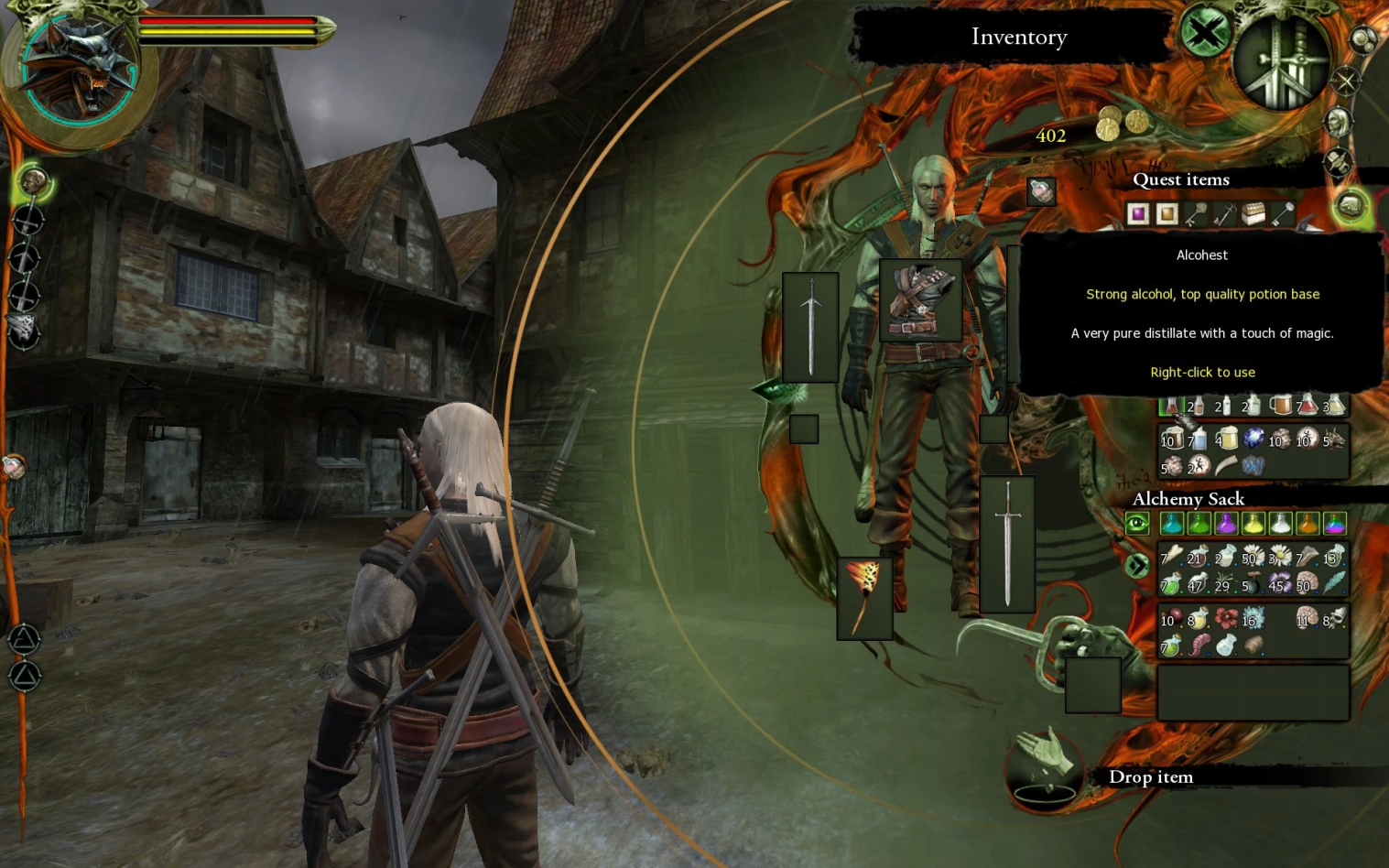Select the wolf head trophy item
The width and height of the screenshot is (1389, 868).
(x=1334, y=439)
